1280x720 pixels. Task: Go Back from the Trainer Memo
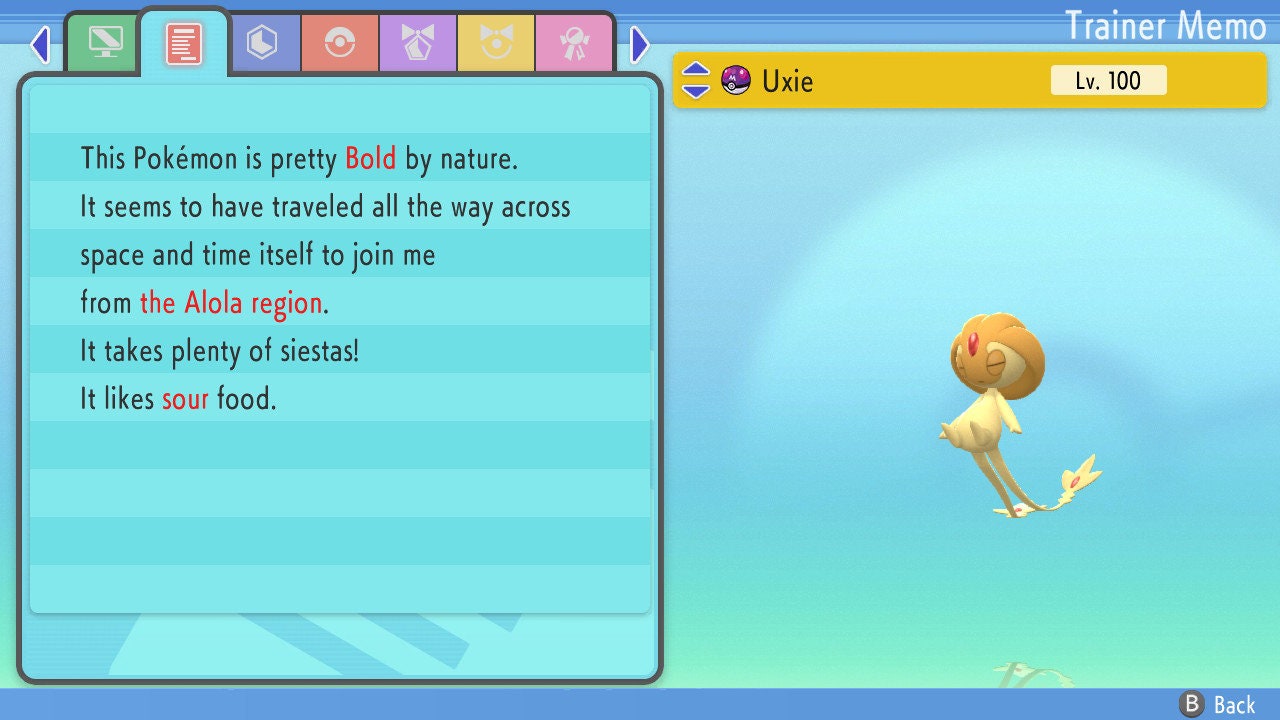pos(1218,705)
